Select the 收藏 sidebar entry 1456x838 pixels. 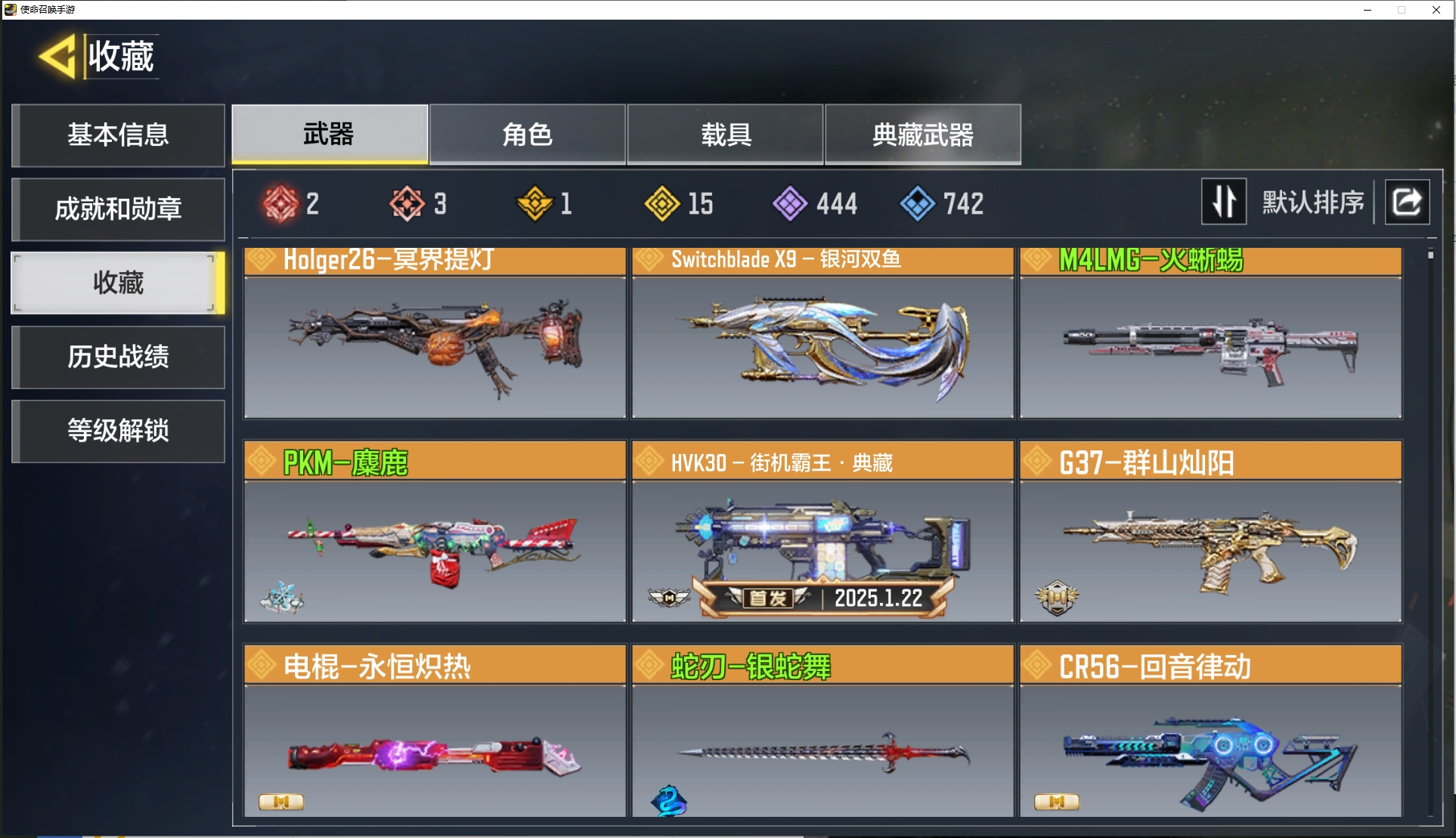click(x=118, y=283)
